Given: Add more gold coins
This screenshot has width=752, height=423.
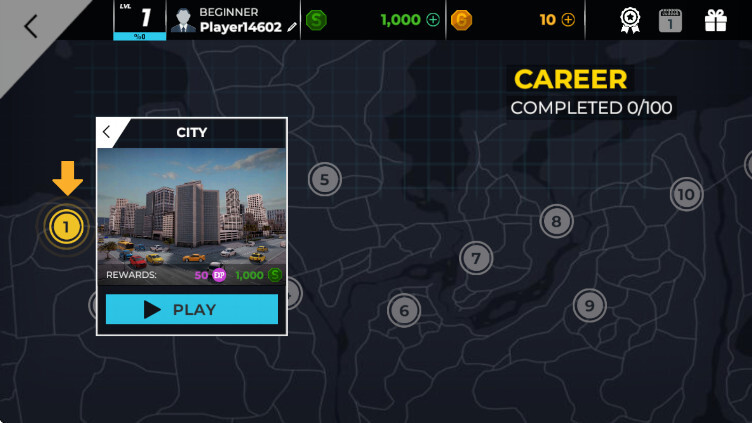Looking at the screenshot, I should 568,20.
